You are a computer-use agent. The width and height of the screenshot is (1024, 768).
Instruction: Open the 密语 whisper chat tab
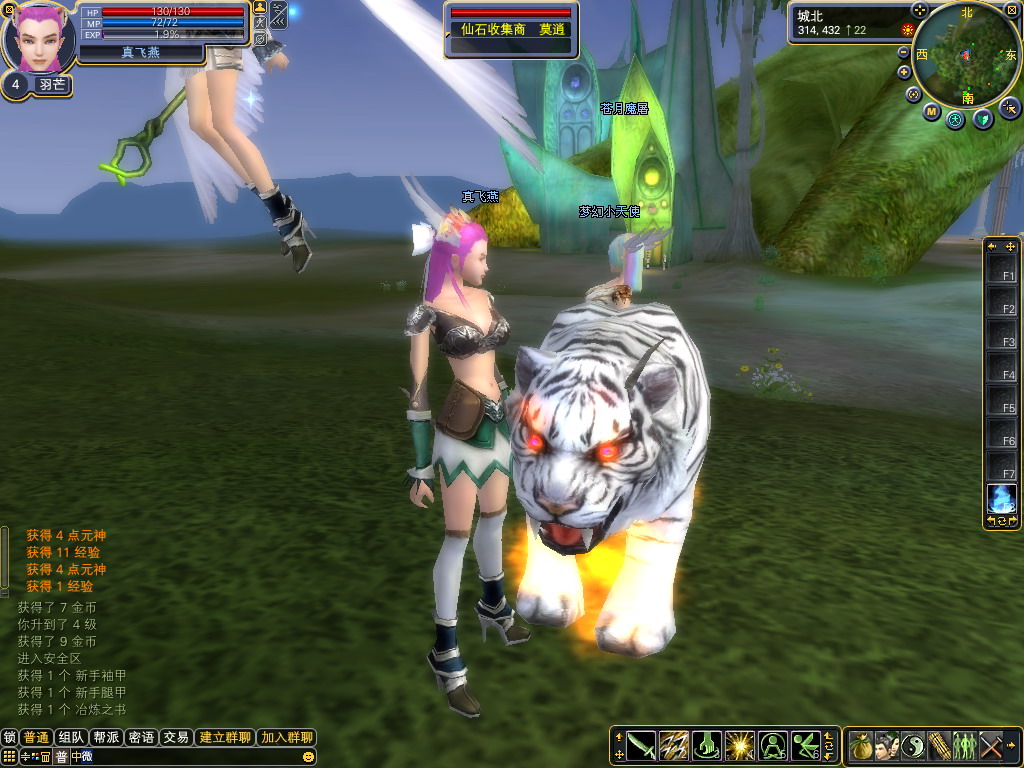[x=141, y=737]
